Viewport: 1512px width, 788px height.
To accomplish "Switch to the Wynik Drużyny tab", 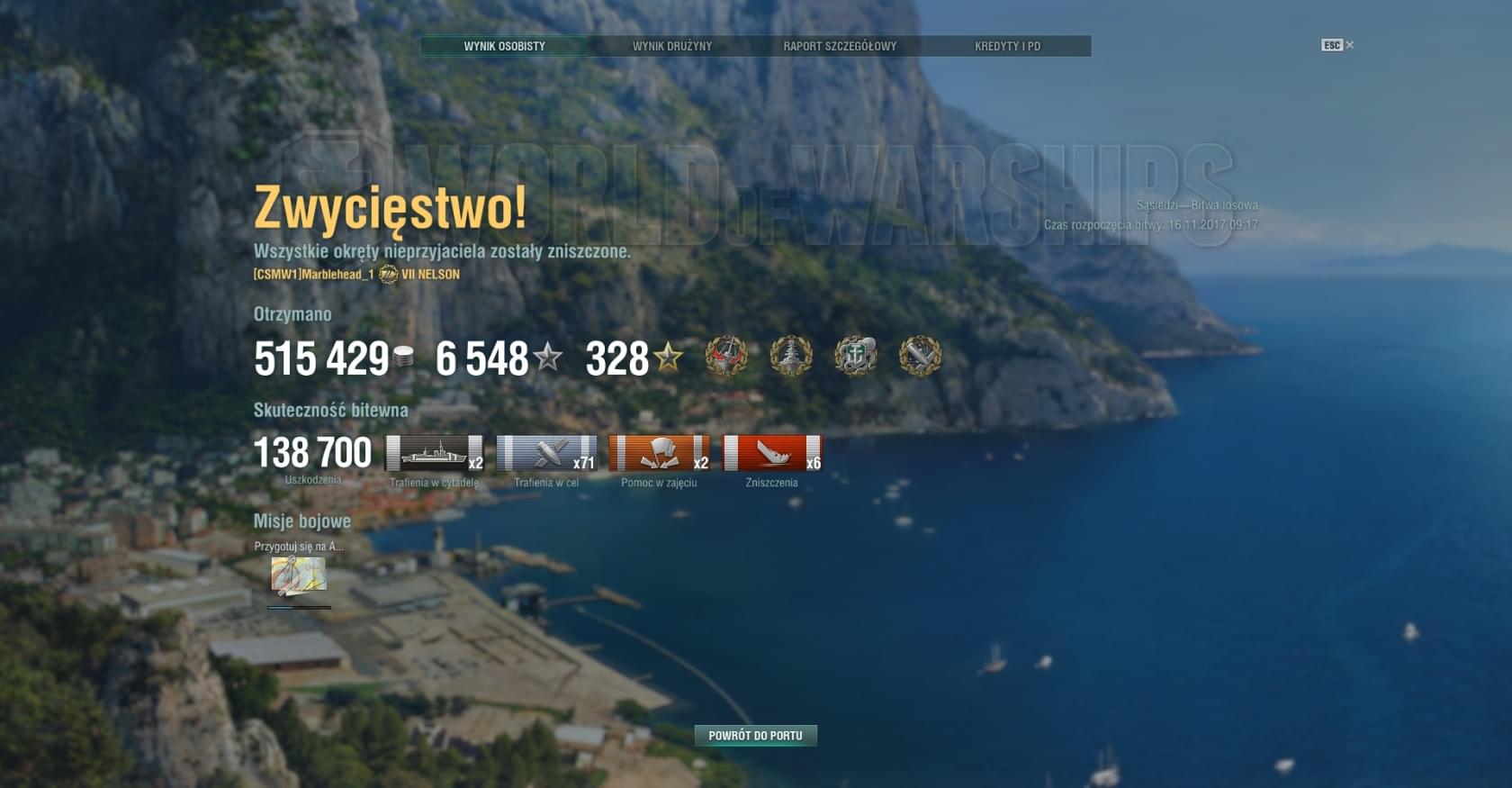I will tap(671, 46).
